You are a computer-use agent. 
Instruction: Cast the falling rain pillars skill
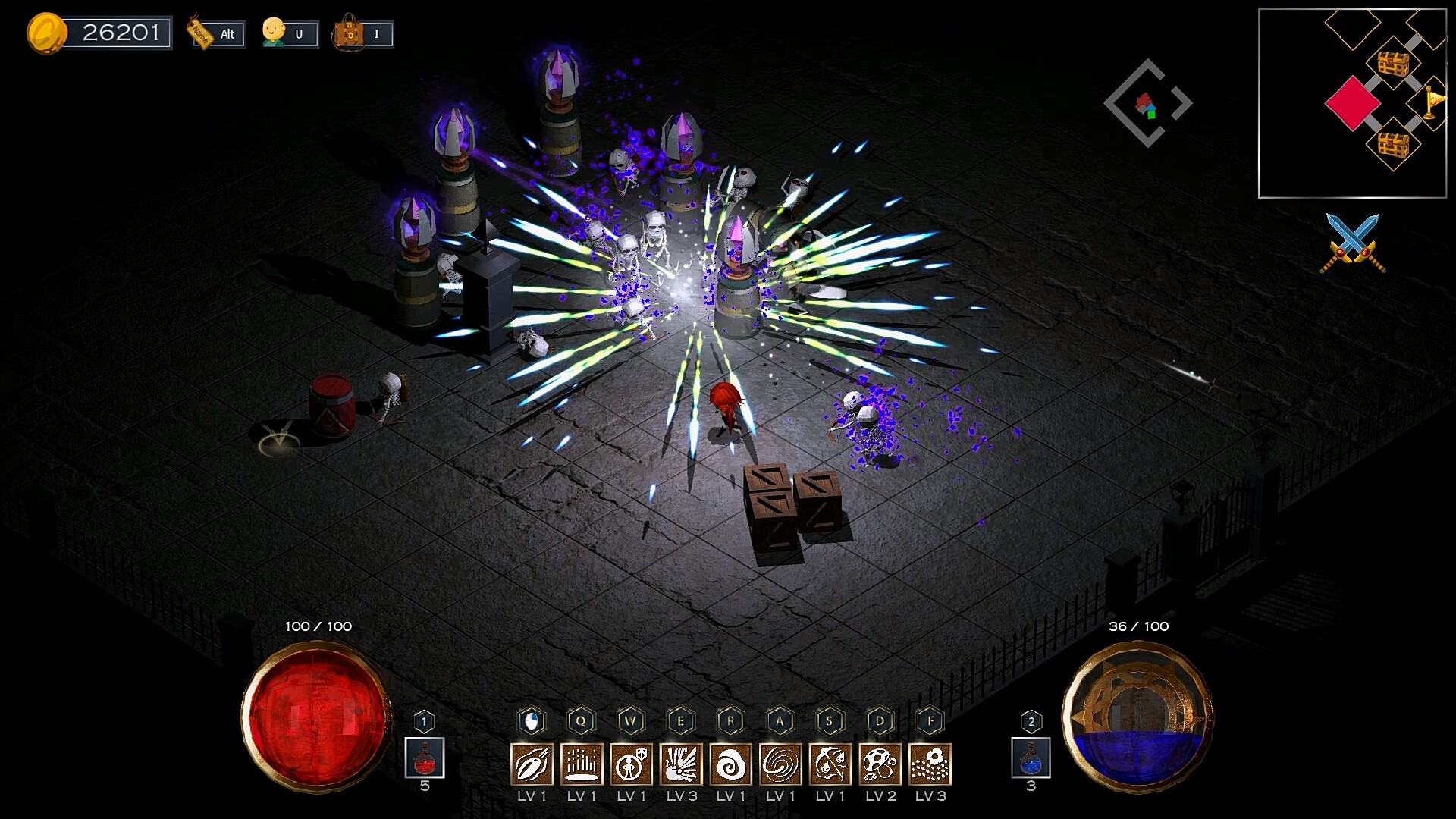[582, 764]
